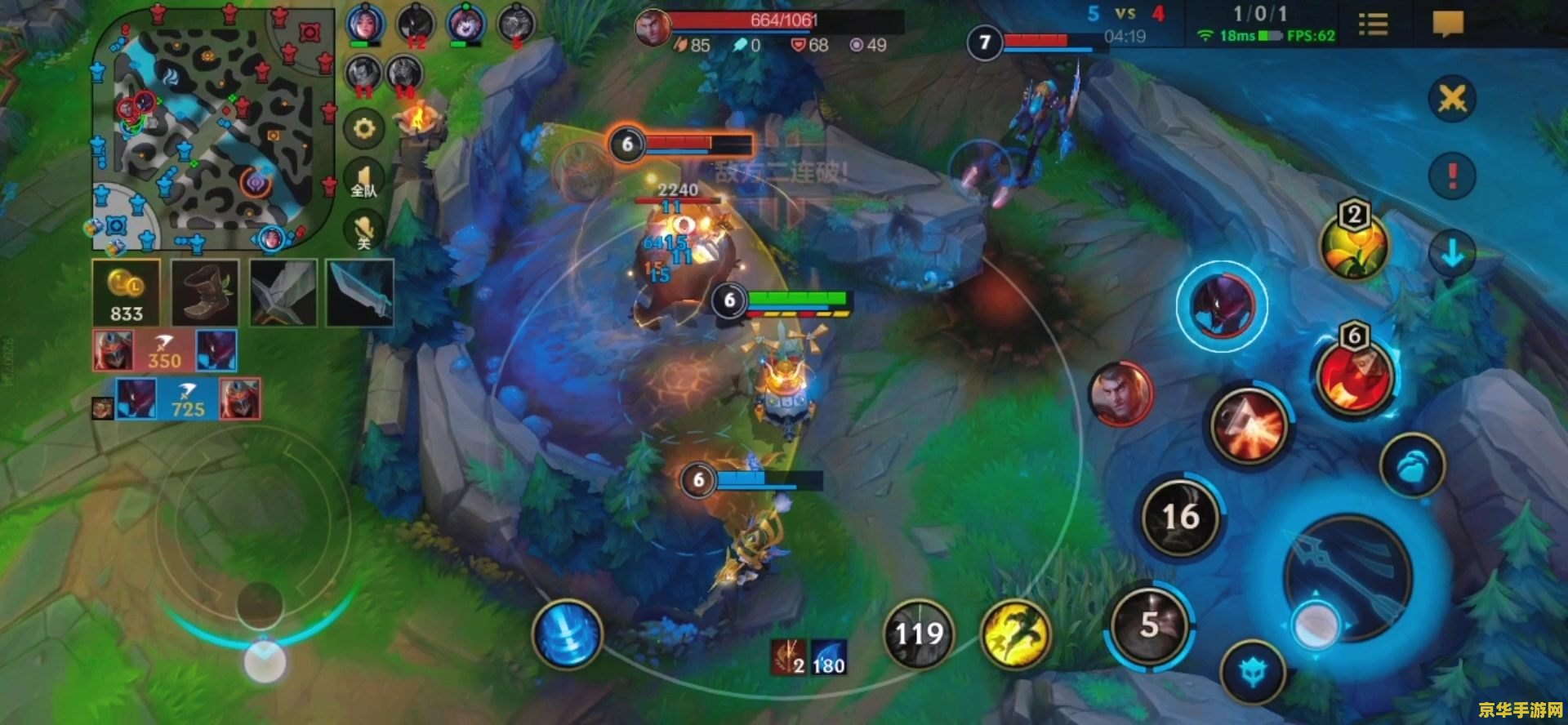The height and width of the screenshot is (725, 1568).
Task: Open the scoreboard list icon
Action: click(x=1373, y=24)
